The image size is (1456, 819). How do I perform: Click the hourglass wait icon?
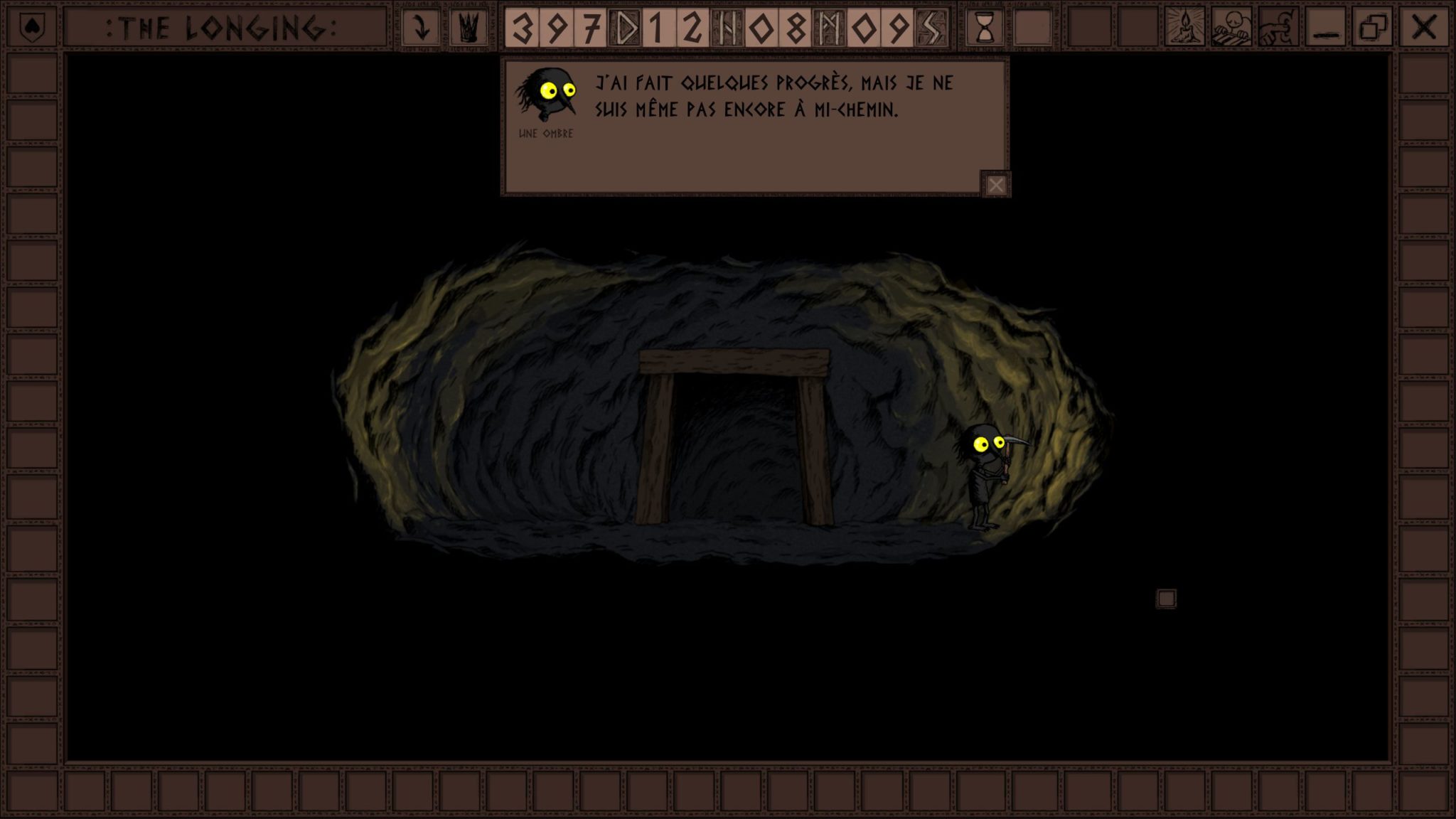coord(985,28)
